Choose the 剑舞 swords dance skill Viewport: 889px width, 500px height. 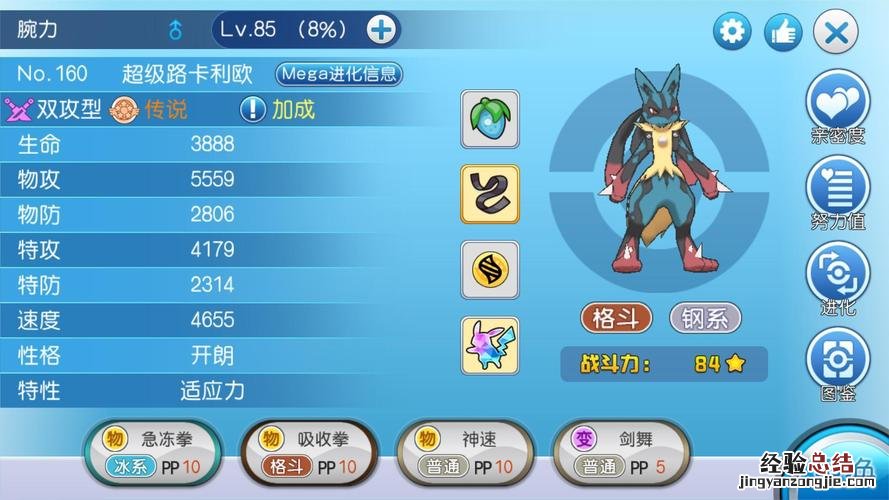(622, 452)
